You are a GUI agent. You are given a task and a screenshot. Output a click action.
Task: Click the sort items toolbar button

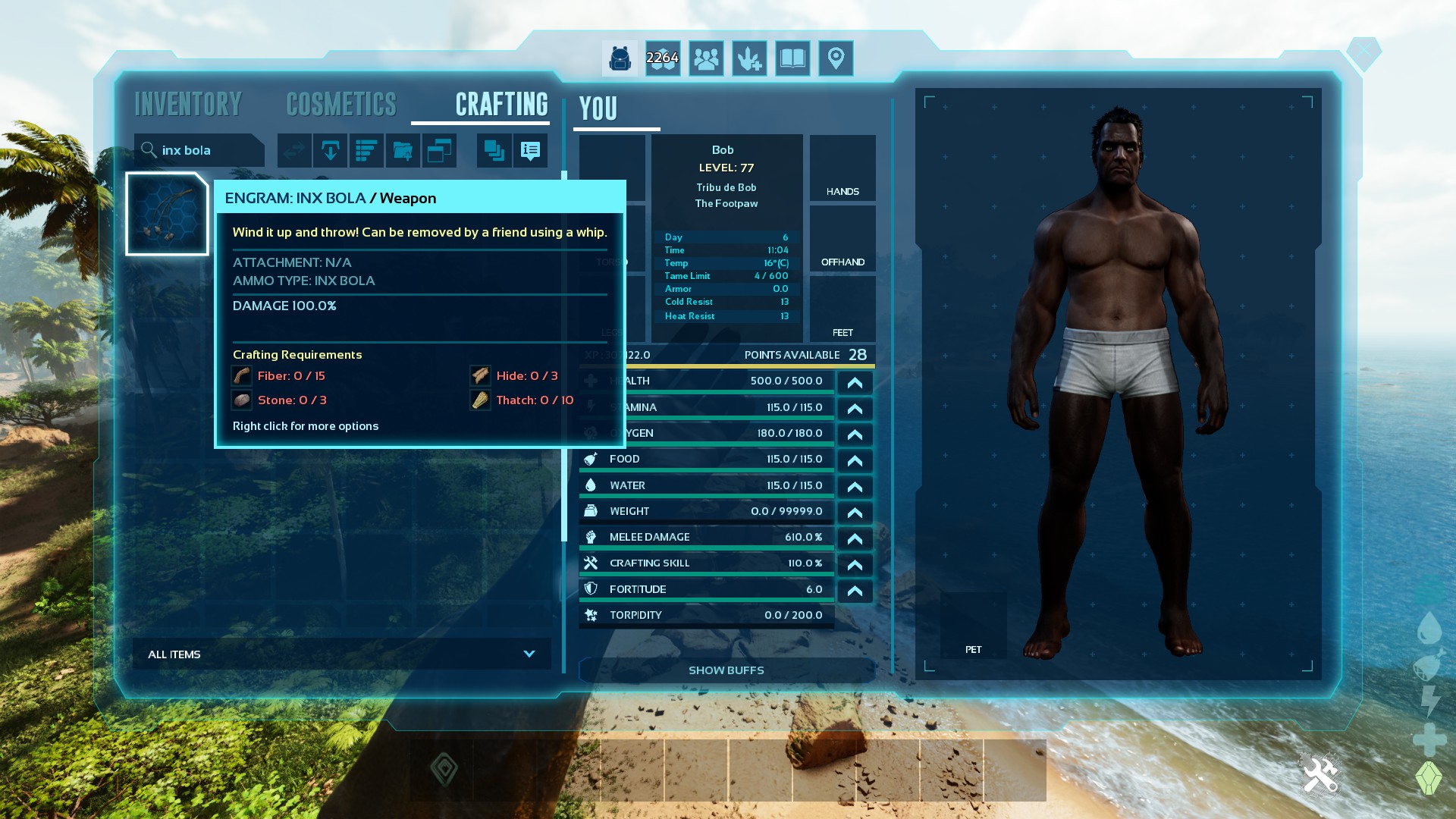point(366,150)
